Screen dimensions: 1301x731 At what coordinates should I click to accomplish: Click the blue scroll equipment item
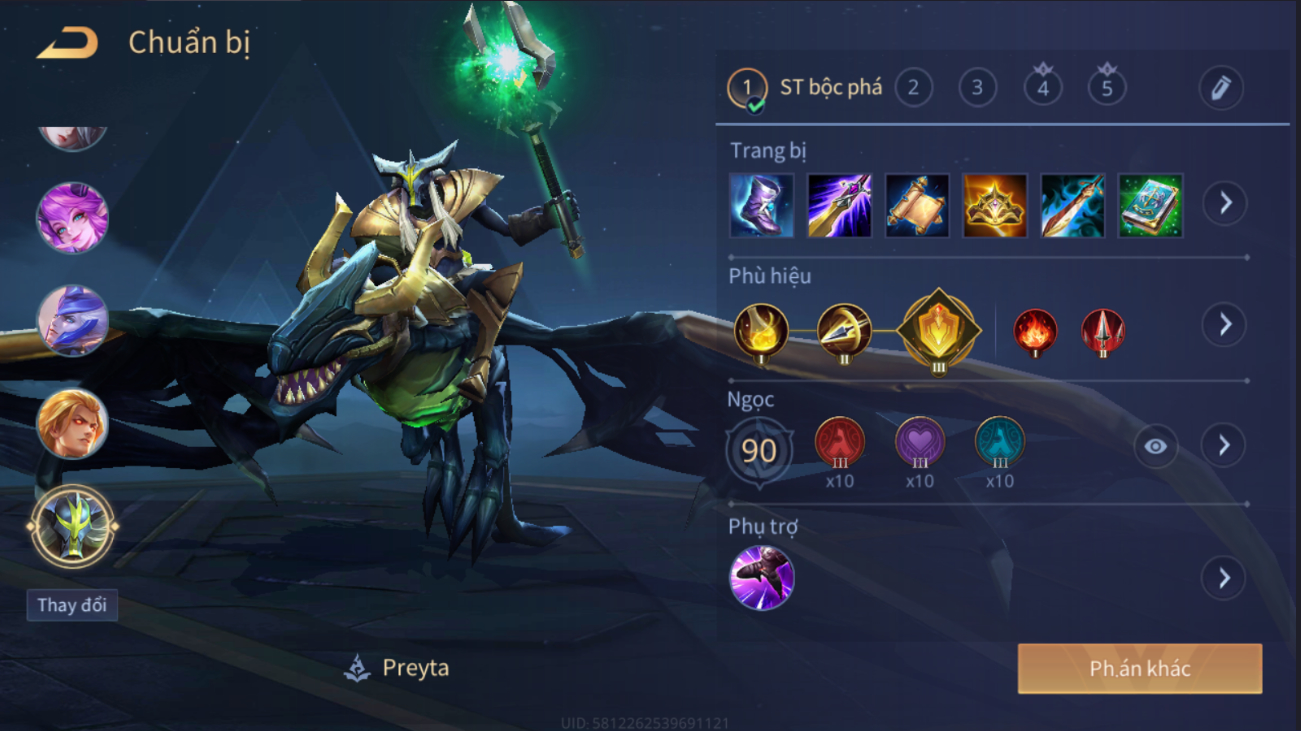917,205
